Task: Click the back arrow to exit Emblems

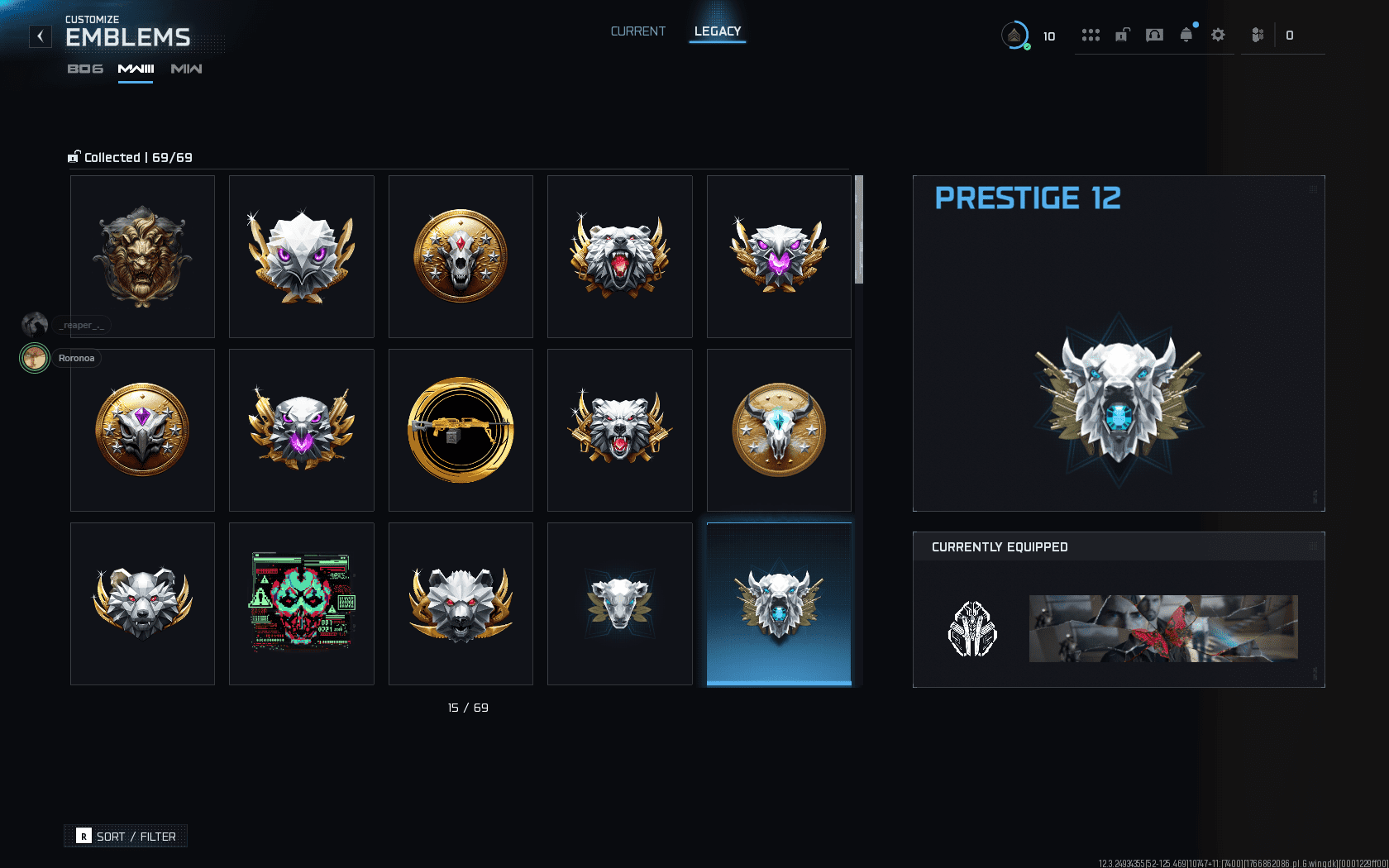Action: click(x=40, y=36)
